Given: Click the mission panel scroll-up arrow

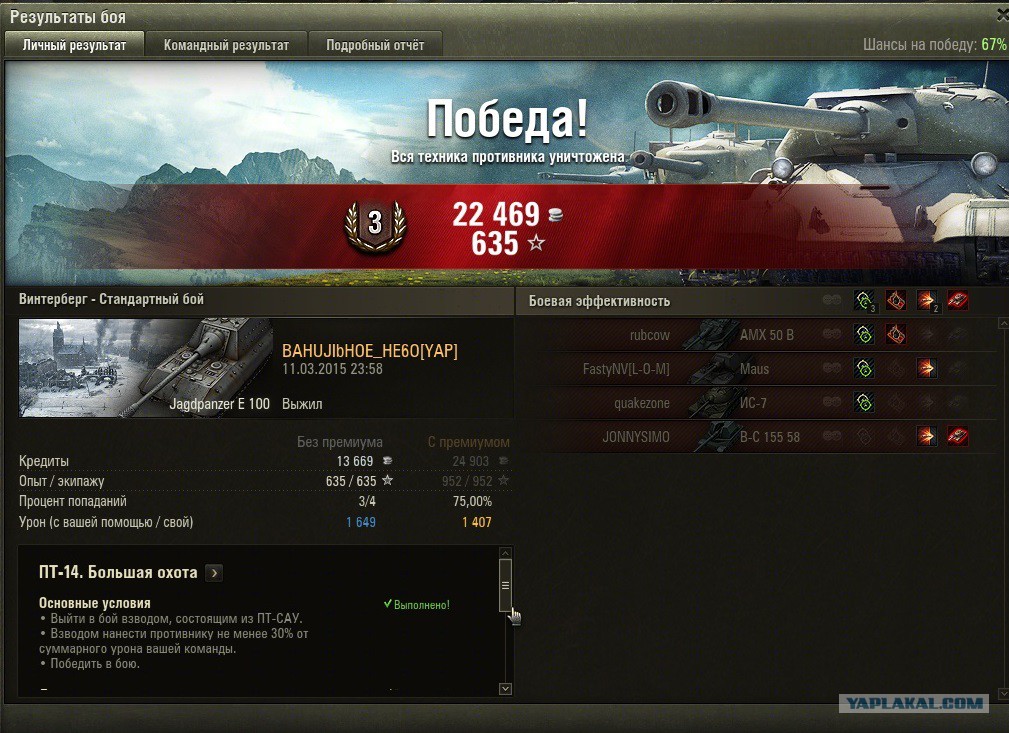Looking at the screenshot, I should tap(505, 553).
